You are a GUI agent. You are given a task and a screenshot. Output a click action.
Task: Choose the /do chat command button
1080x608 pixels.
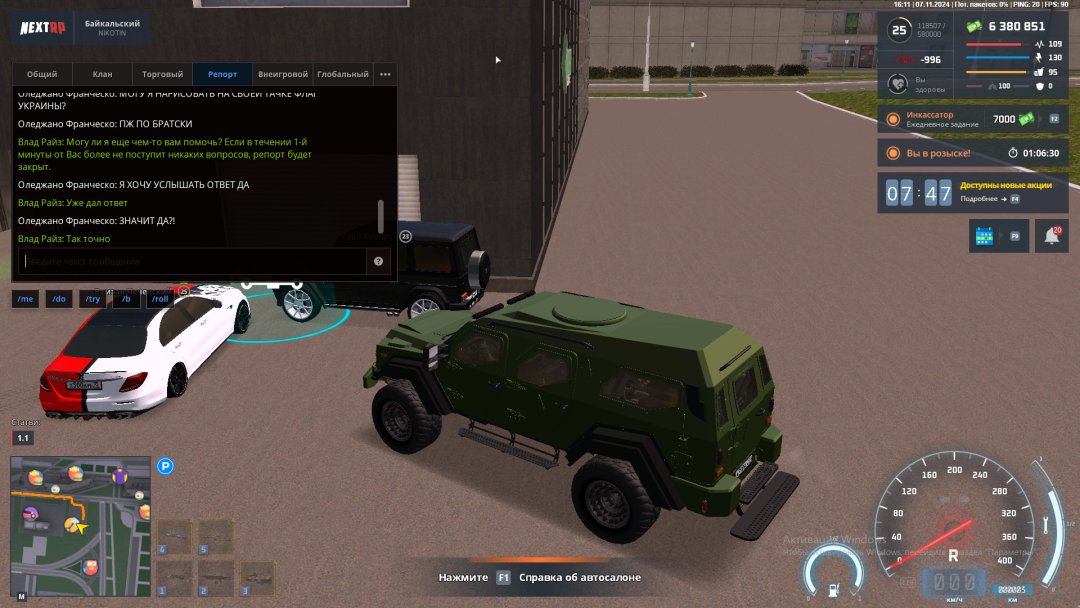point(58,299)
